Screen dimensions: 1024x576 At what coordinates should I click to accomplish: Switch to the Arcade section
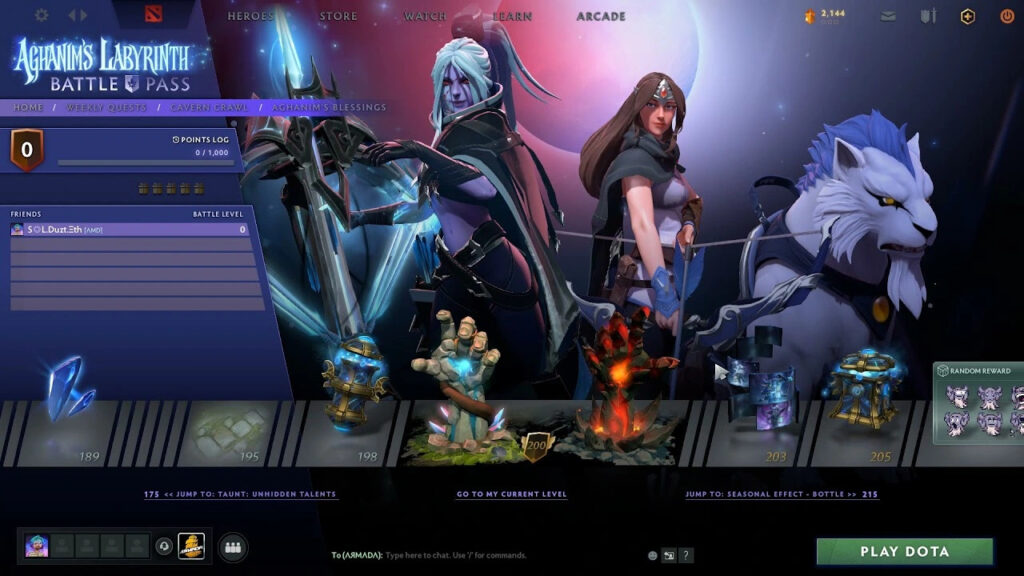click(x=601, y=16)
